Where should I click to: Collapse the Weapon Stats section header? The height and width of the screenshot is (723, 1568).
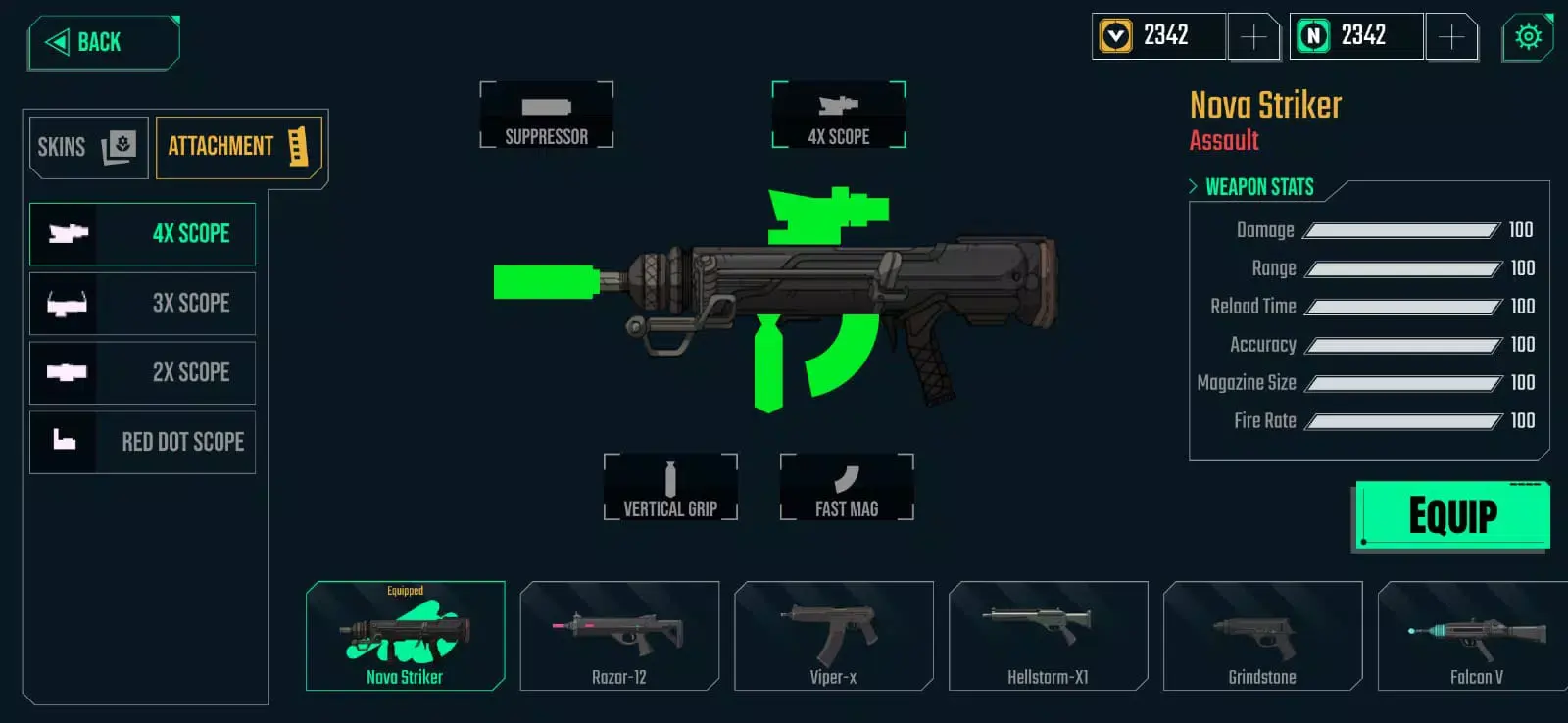point(1251,186)
